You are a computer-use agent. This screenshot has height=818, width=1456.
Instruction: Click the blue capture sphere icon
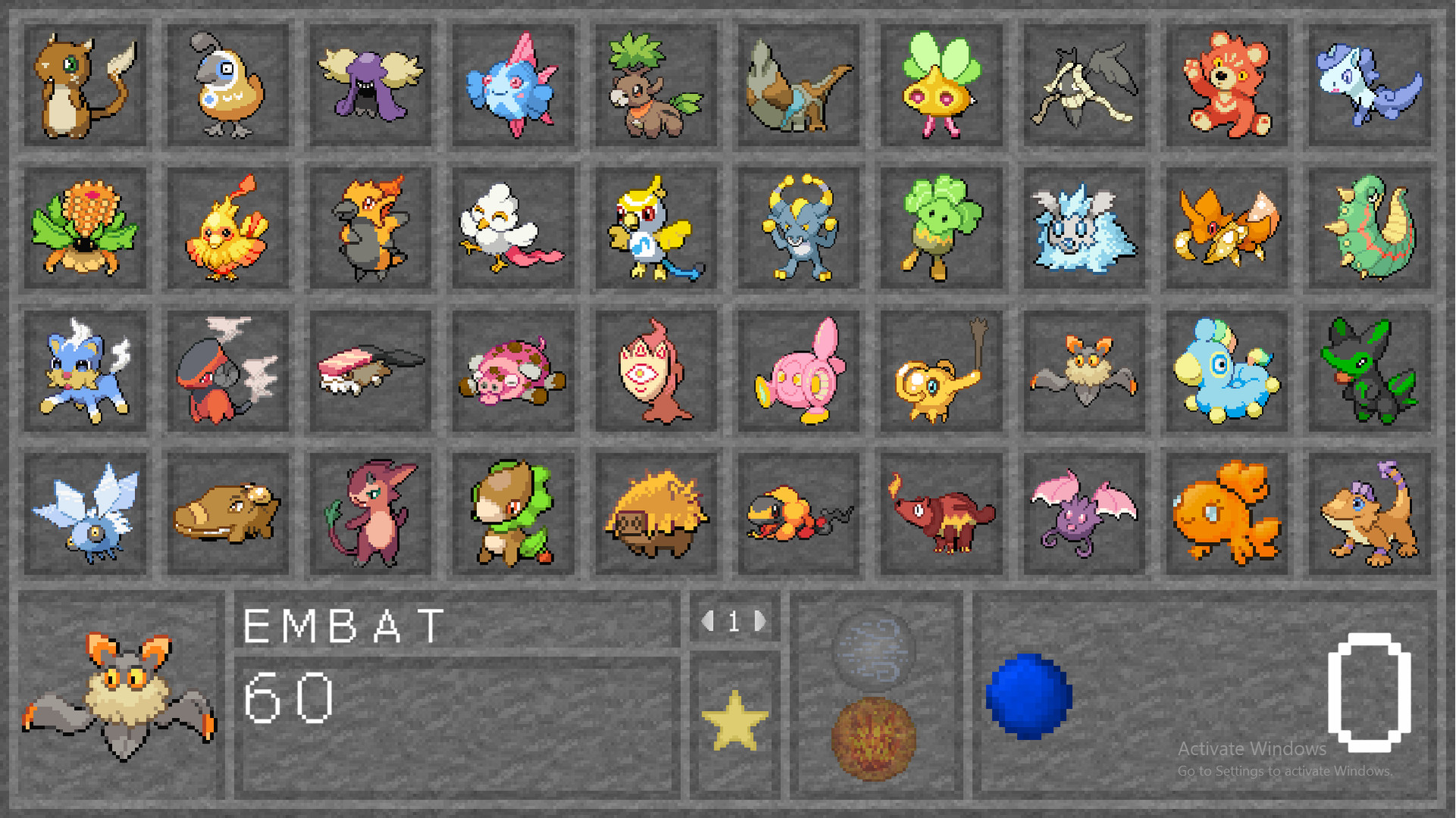coord(1029,694)
